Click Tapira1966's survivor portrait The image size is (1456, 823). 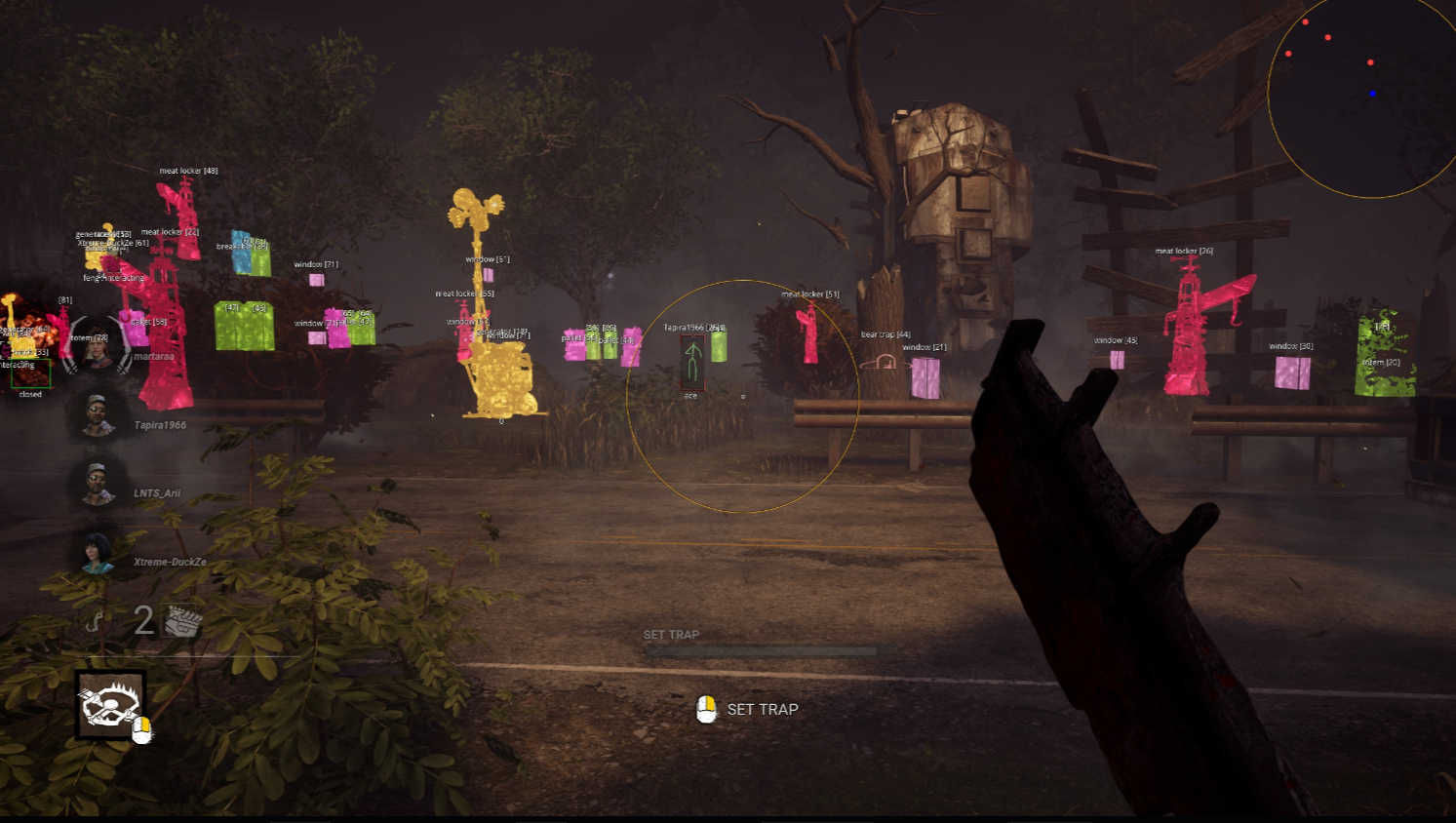click(97, 416)
